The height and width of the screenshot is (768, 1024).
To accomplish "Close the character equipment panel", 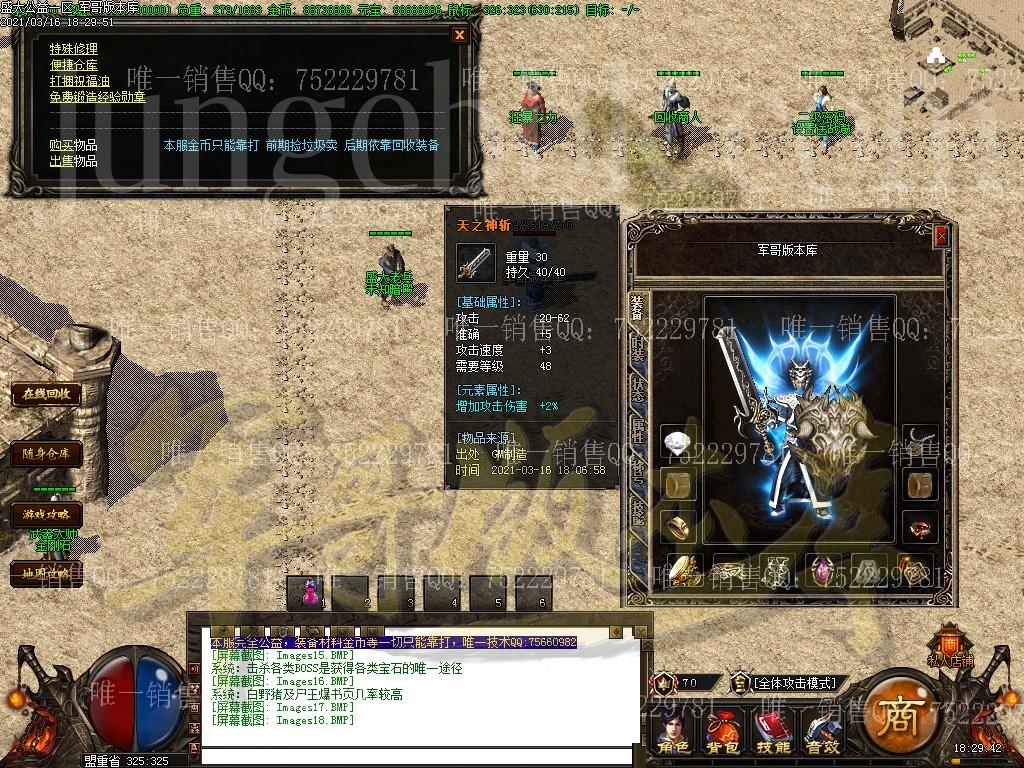I will [941, 236].
